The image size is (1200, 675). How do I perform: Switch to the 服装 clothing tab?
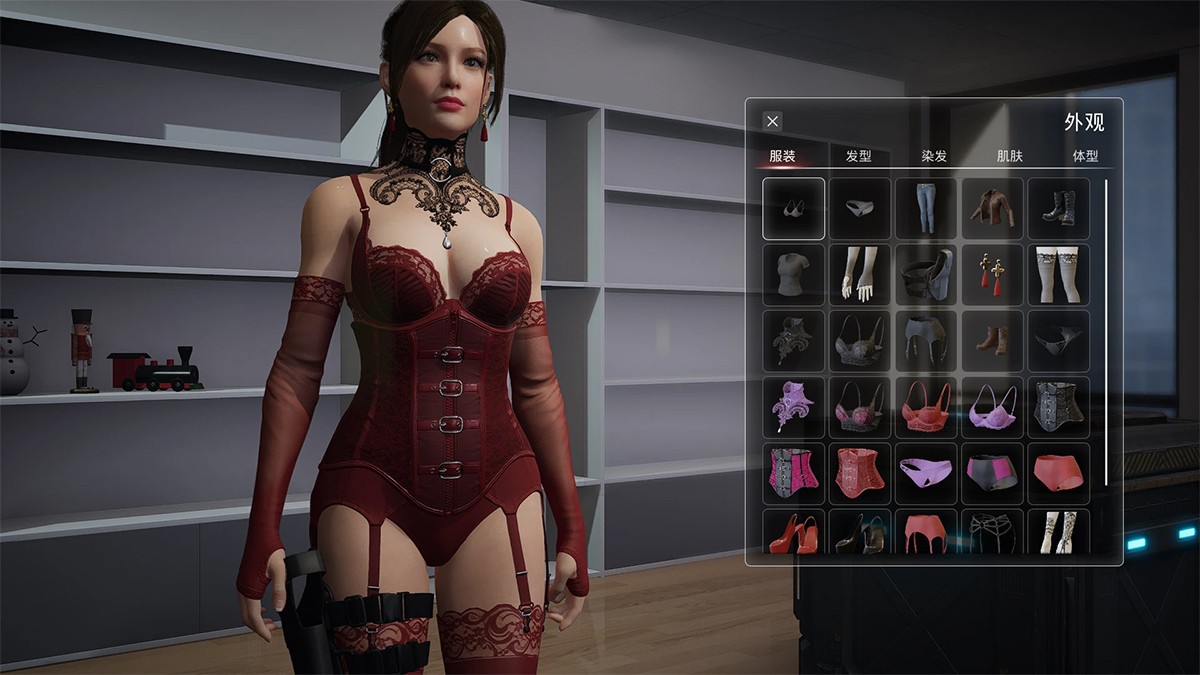pos(783,156)
